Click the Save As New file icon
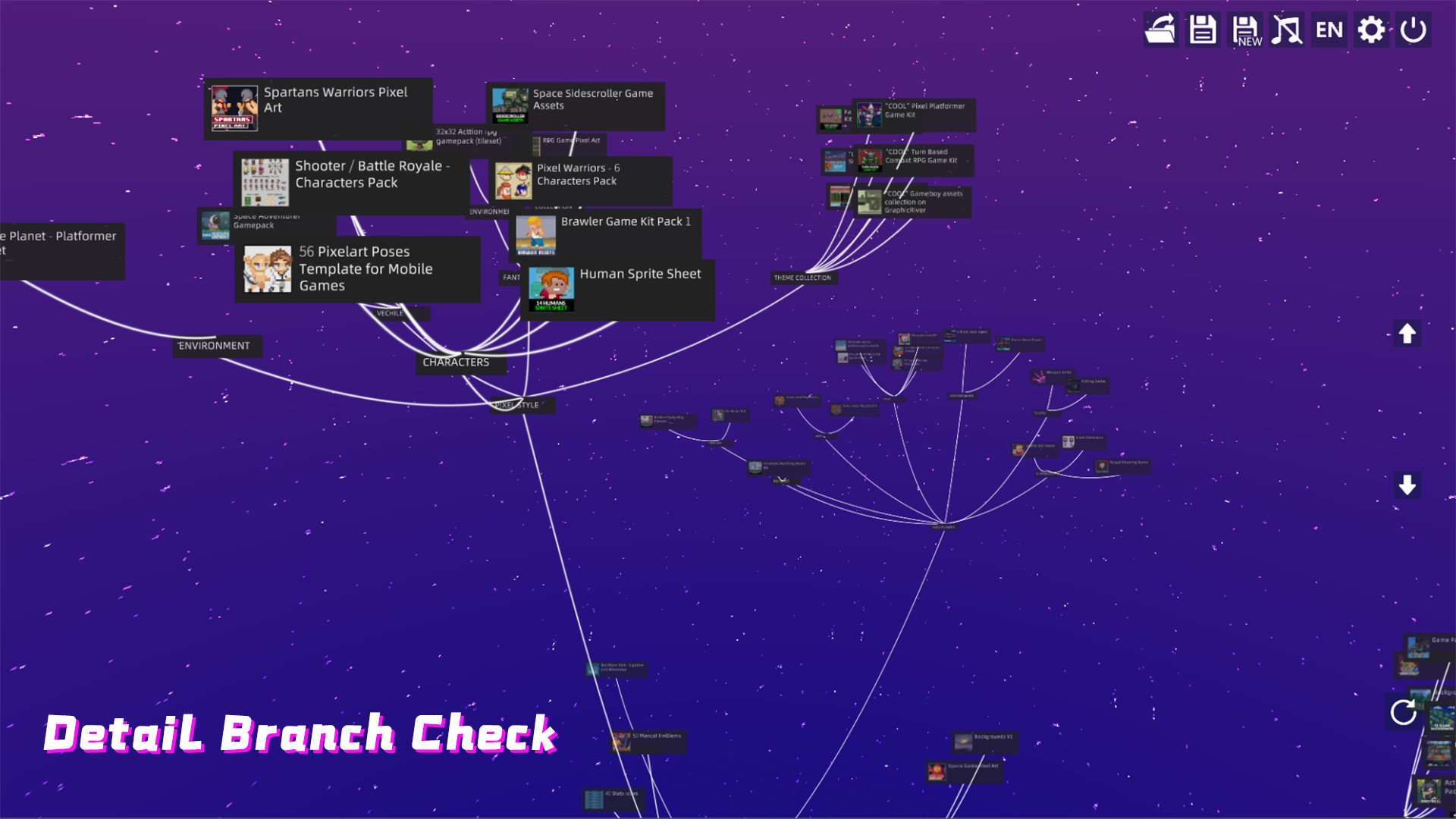The width and height of the screenshot is (1456, 819). 1244,30
